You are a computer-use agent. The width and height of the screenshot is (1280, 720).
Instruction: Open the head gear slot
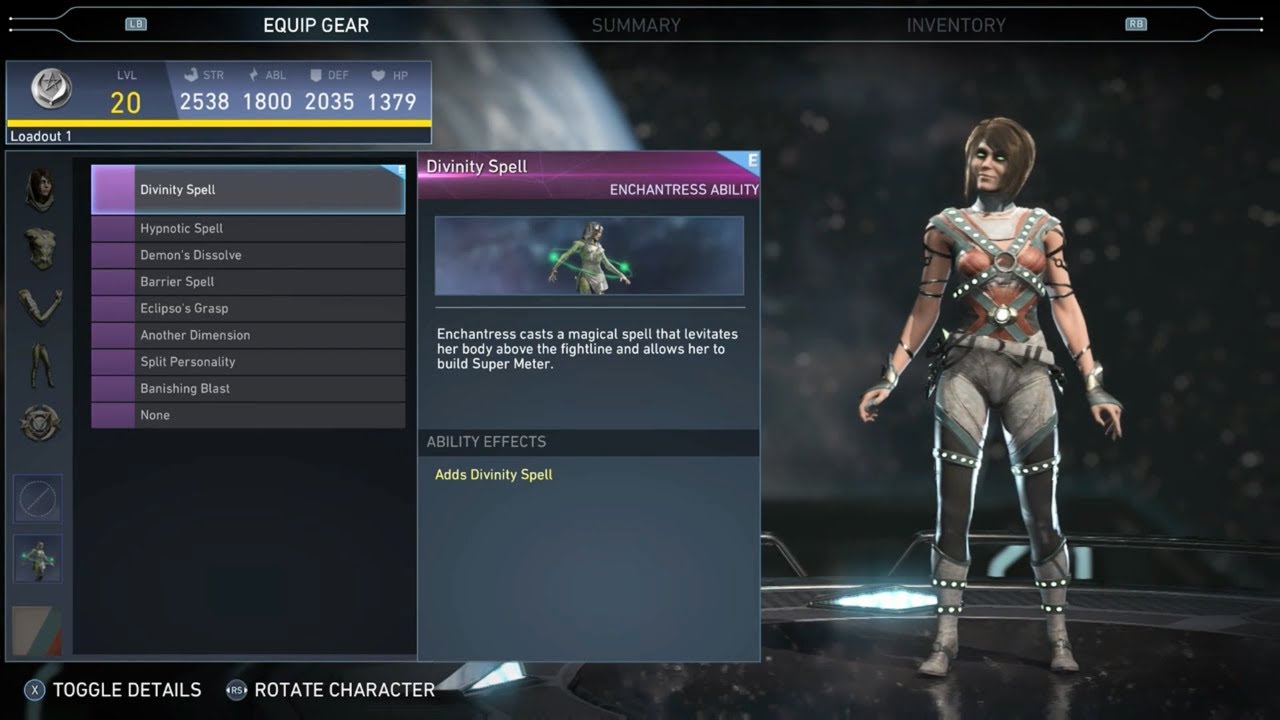(x=40, y=189)
